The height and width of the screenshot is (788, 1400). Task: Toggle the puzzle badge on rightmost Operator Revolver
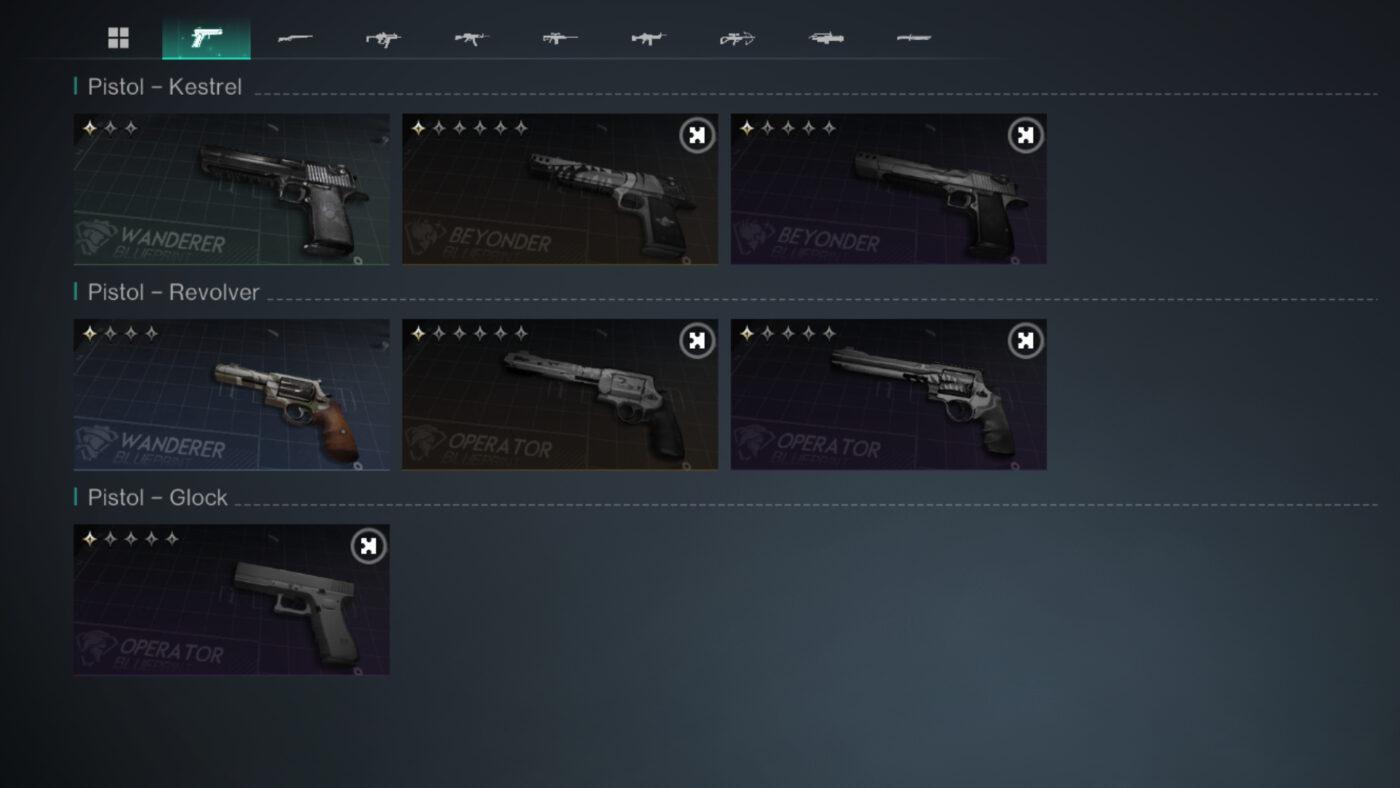coord(1023,340)
